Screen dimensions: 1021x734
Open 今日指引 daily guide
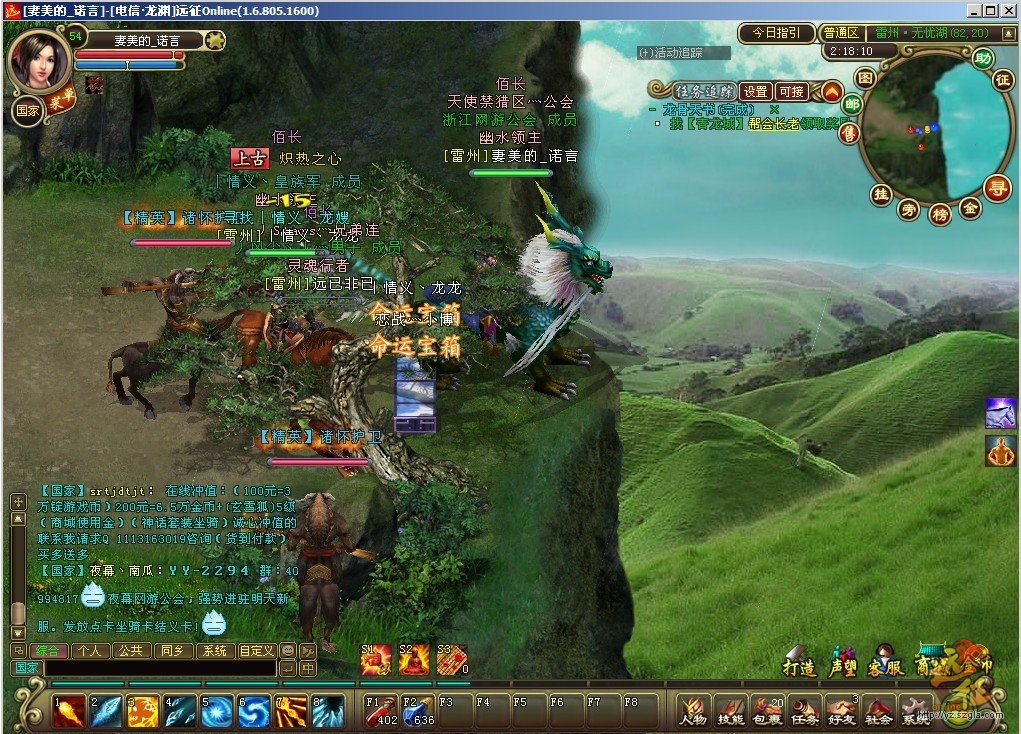click(776, 33)
